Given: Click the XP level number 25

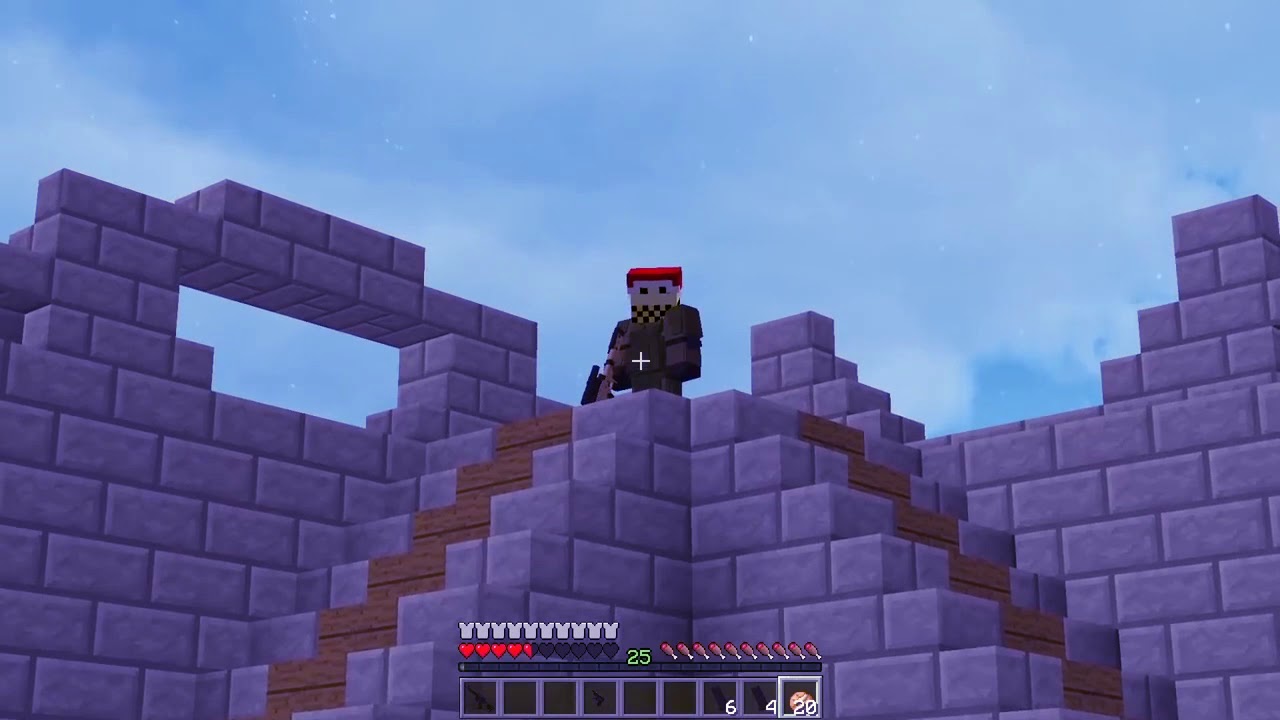Looking at the screenshot, I should point(637,656).
